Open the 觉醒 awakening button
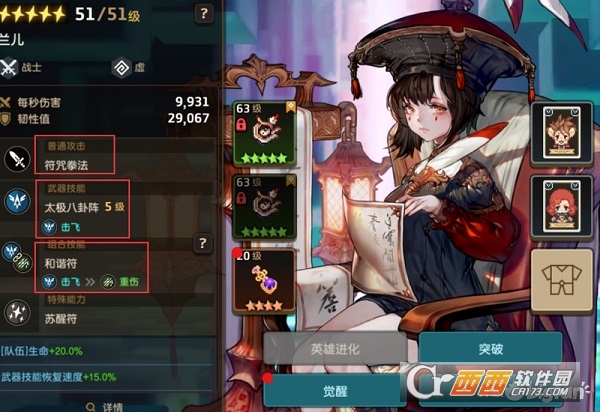 pyautogui.click(x=337, y=391)
